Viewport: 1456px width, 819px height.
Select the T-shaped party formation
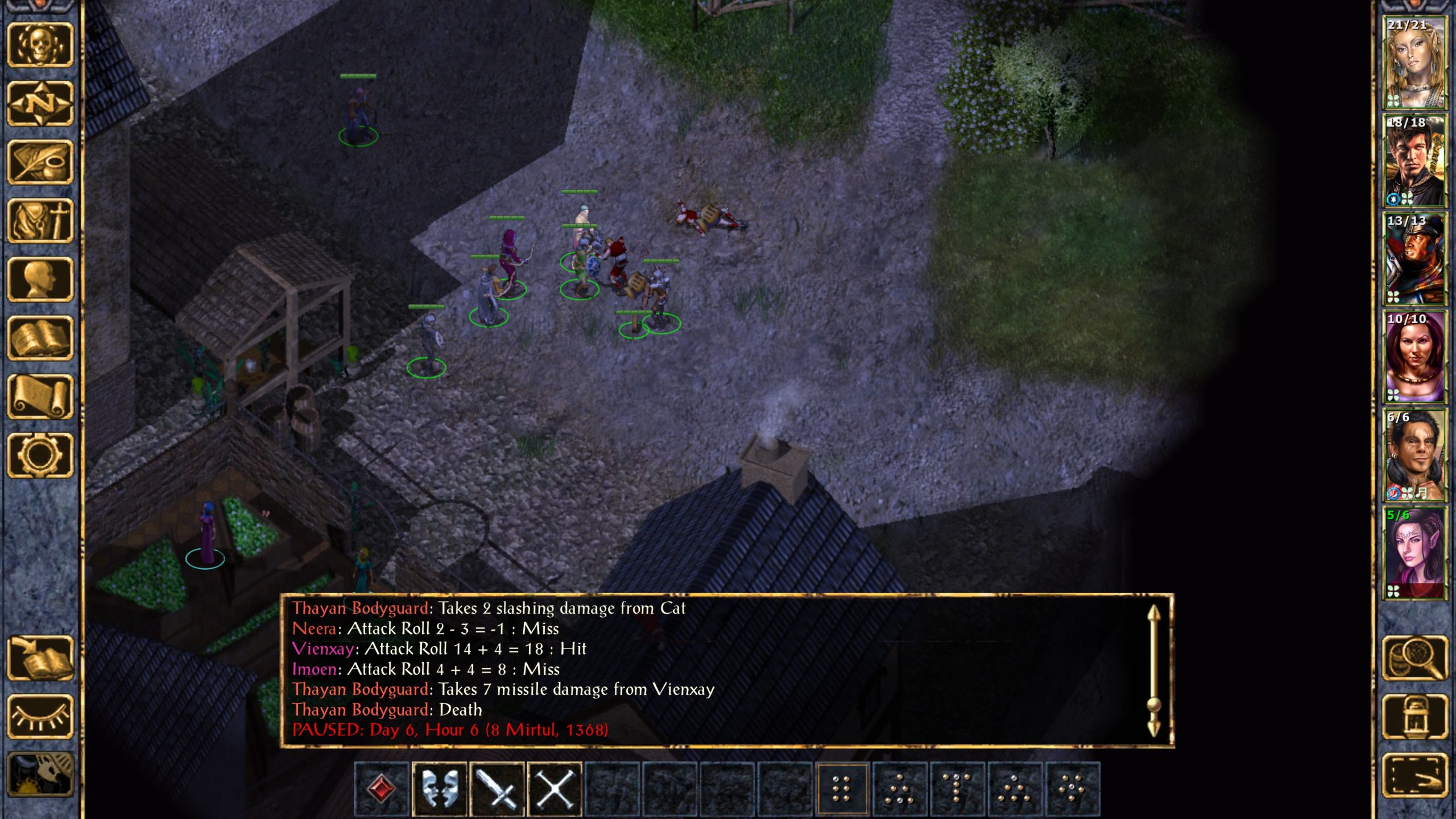coord(957,789)
